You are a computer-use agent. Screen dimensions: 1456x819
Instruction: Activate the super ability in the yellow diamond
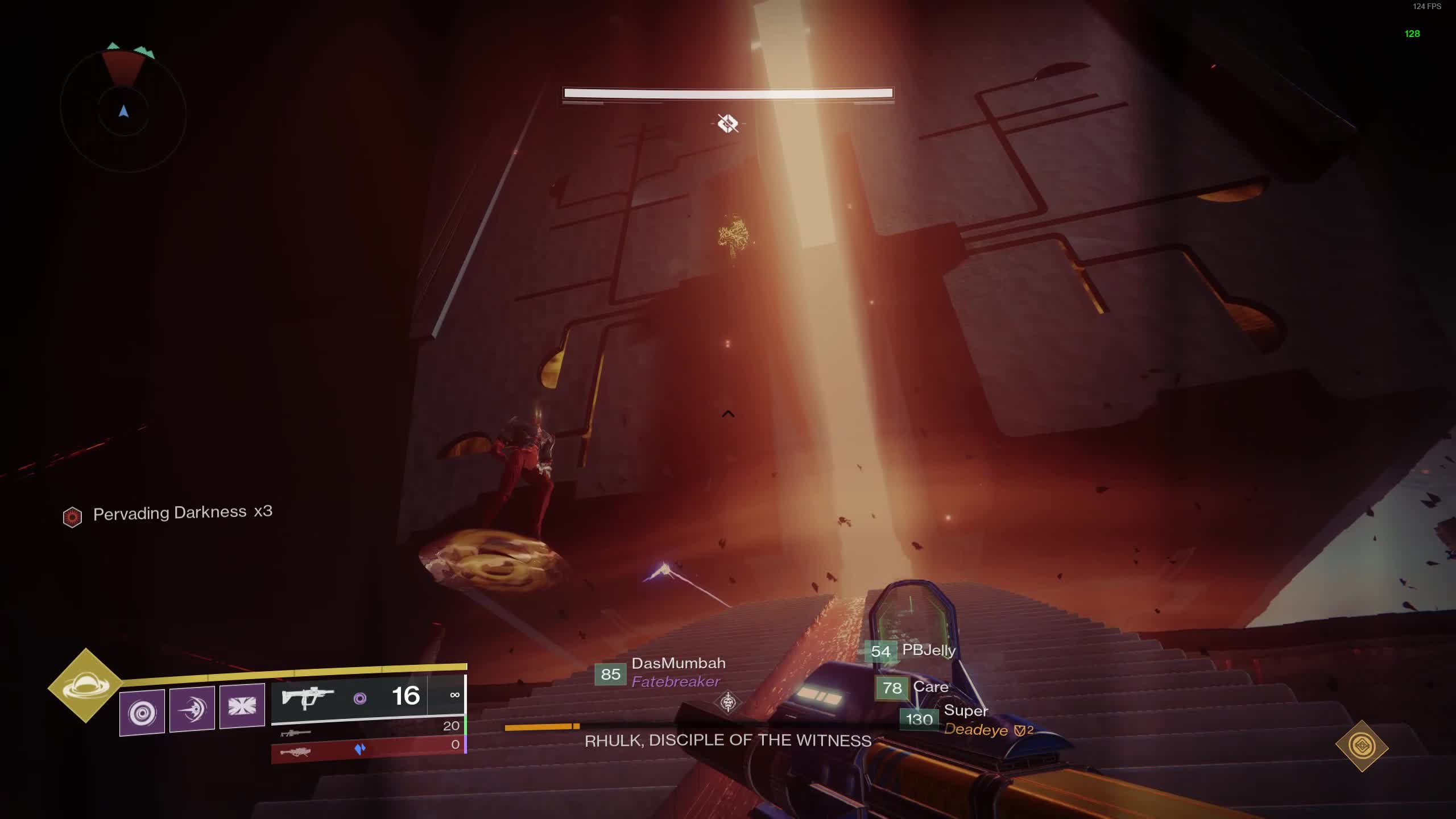(85, 685)
